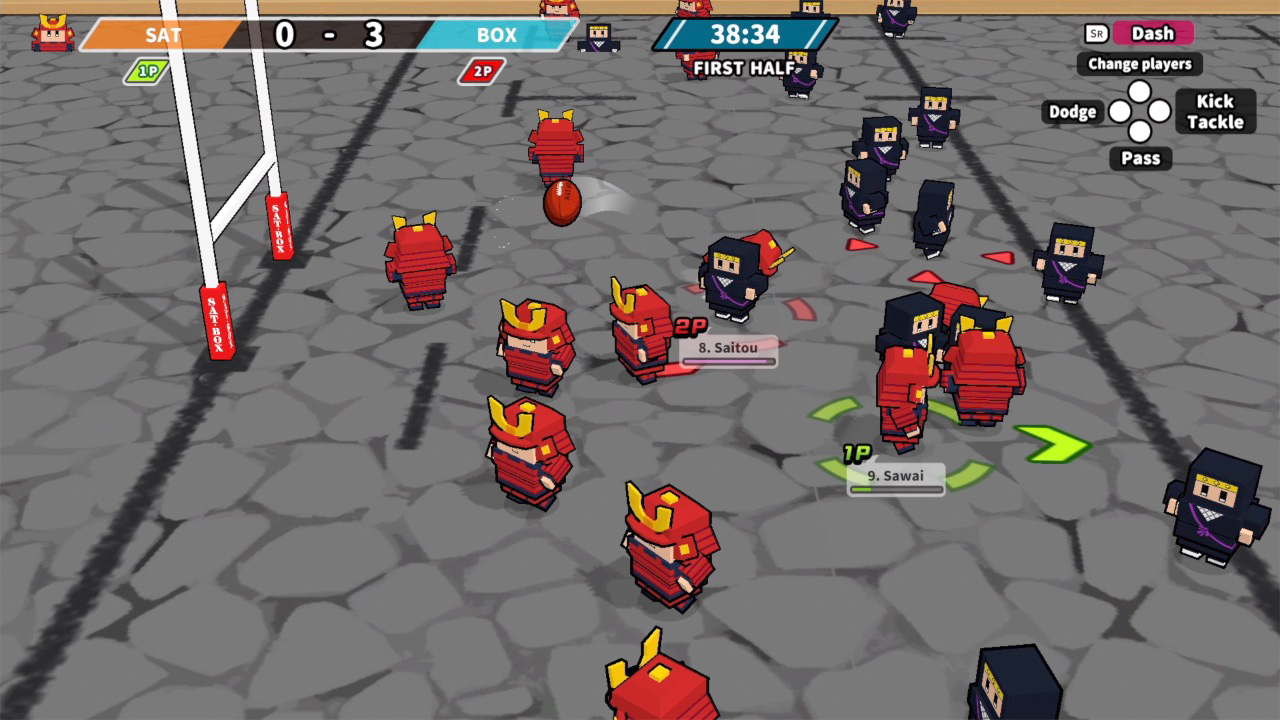
Task: Click the Pass button icon
Action: click(1139, 158)
